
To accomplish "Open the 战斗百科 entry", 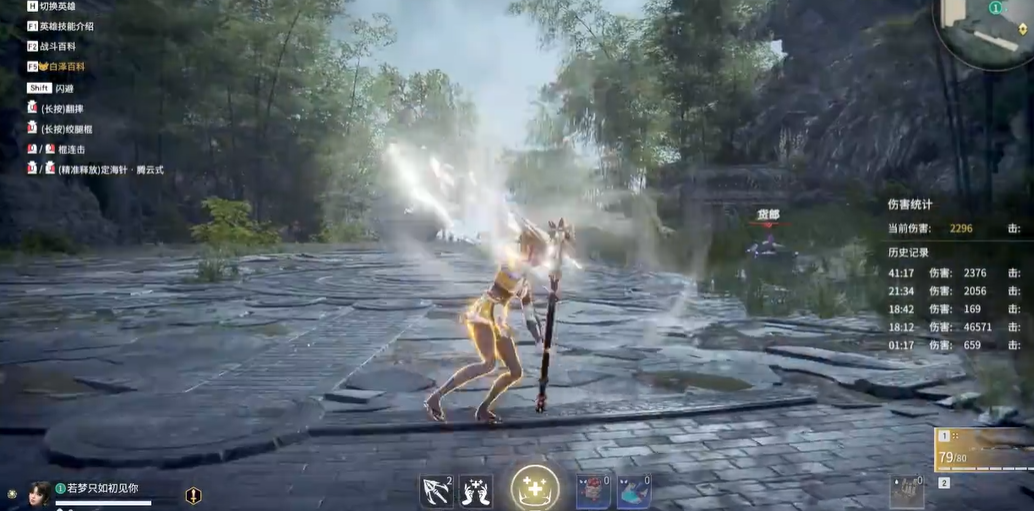I will [x=58, y=46].
